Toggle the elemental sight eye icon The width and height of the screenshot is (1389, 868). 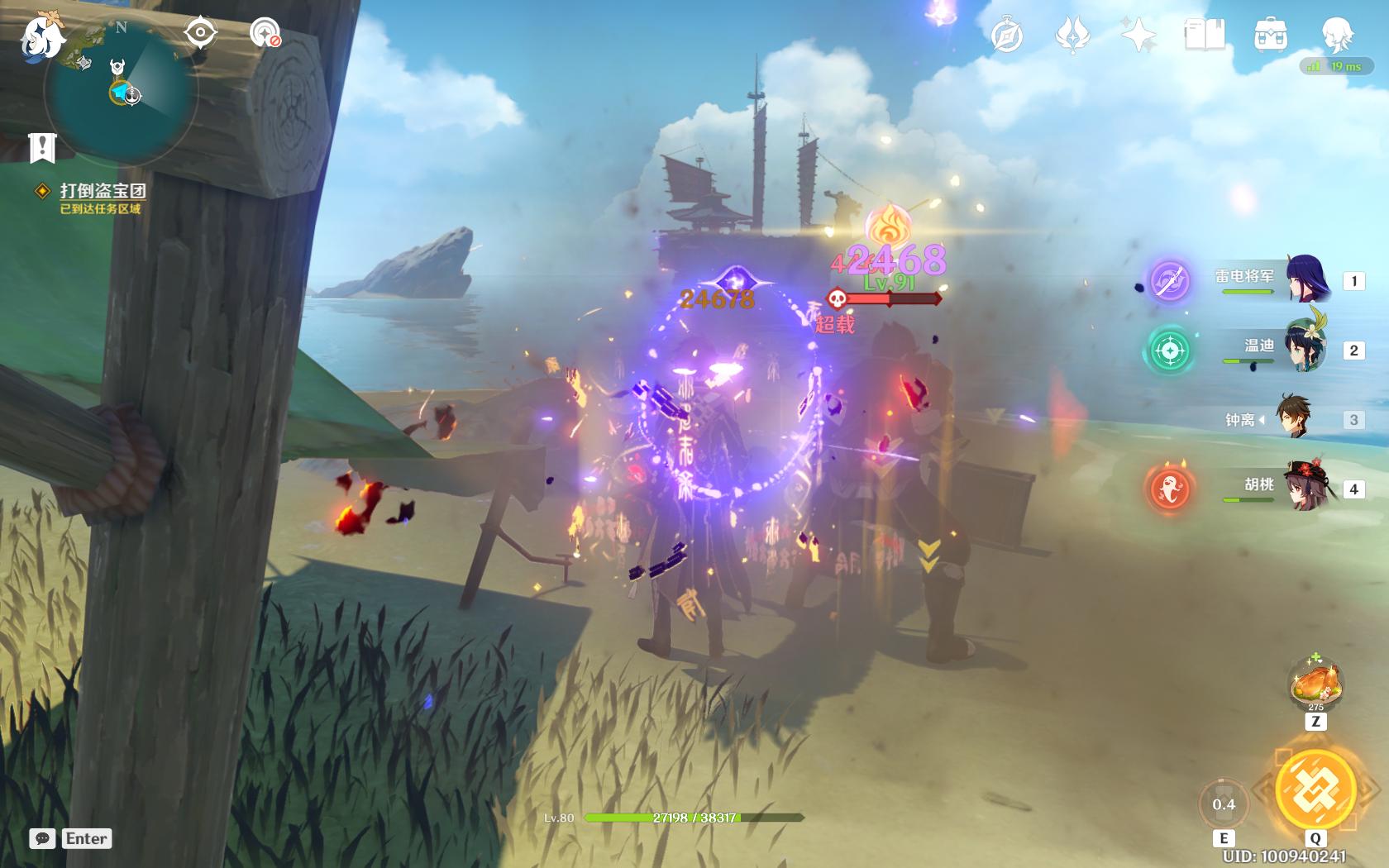200,33
